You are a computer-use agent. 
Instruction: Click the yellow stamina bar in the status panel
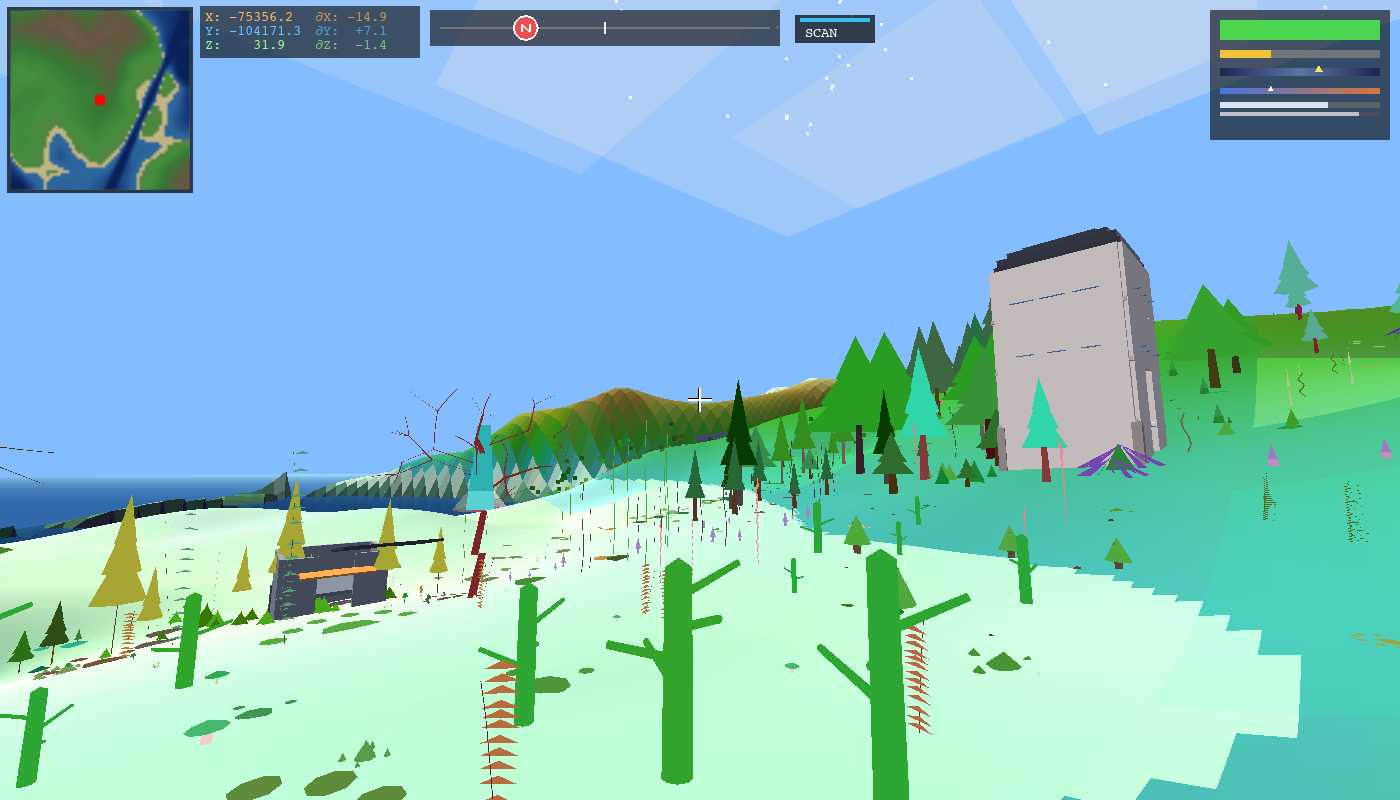click(1245, 52)
